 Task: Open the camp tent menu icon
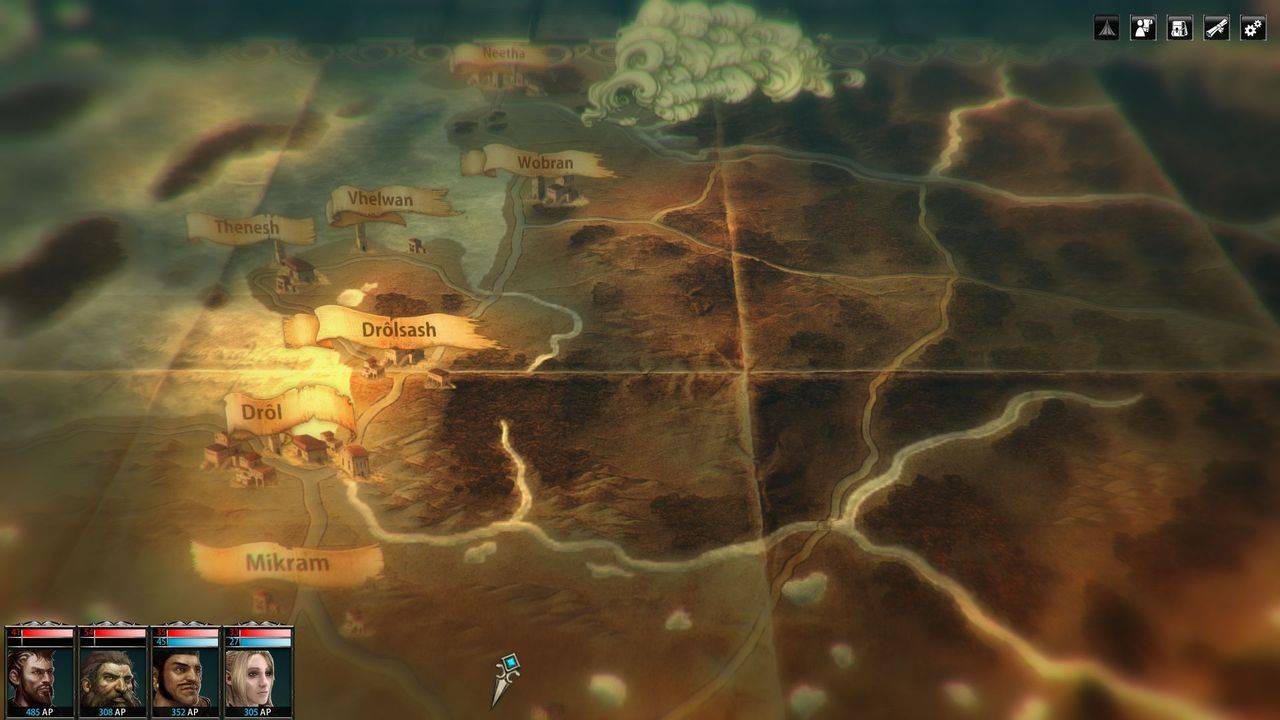1106,28
